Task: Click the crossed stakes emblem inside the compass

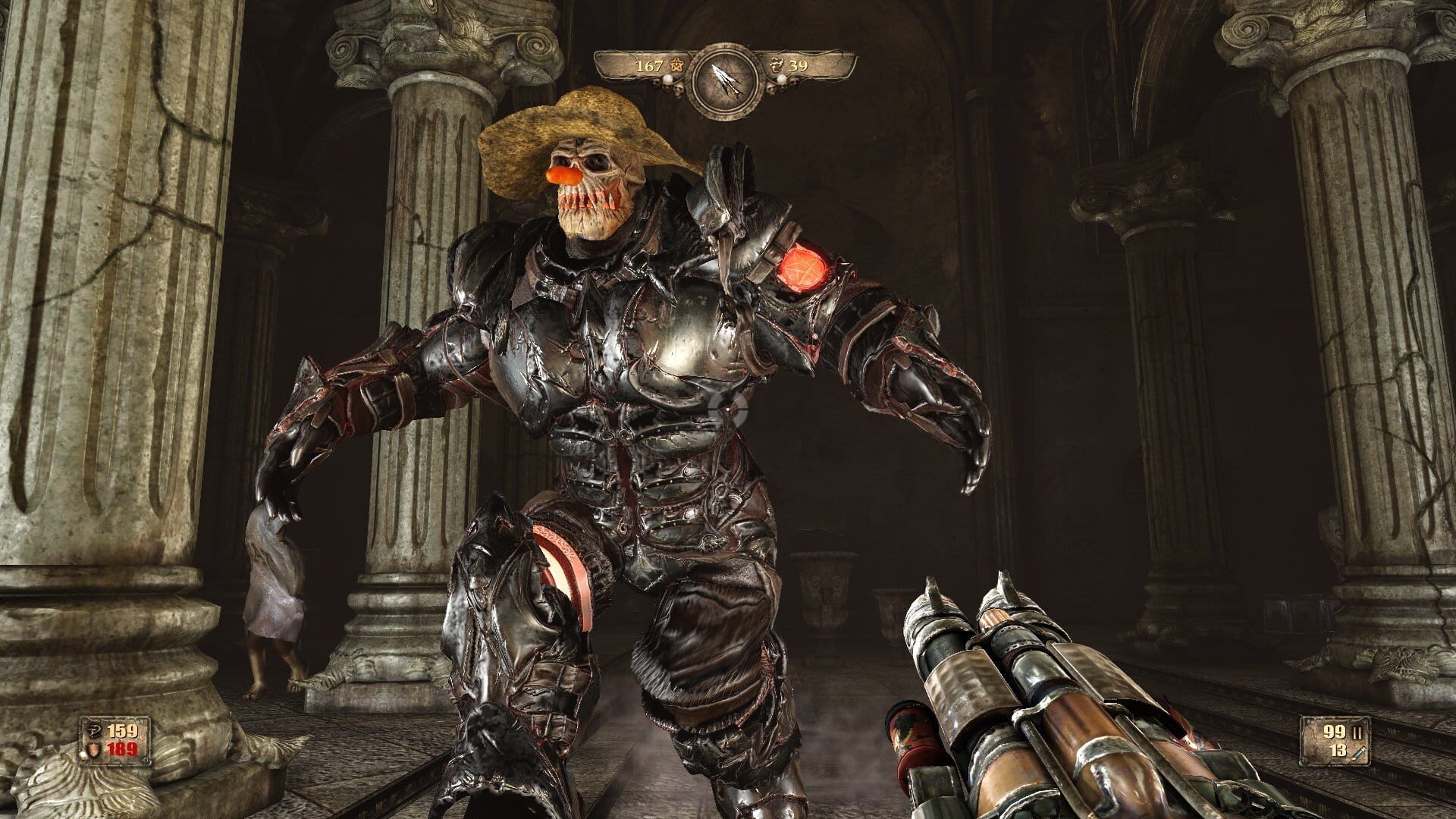Action: pos(726,78)
